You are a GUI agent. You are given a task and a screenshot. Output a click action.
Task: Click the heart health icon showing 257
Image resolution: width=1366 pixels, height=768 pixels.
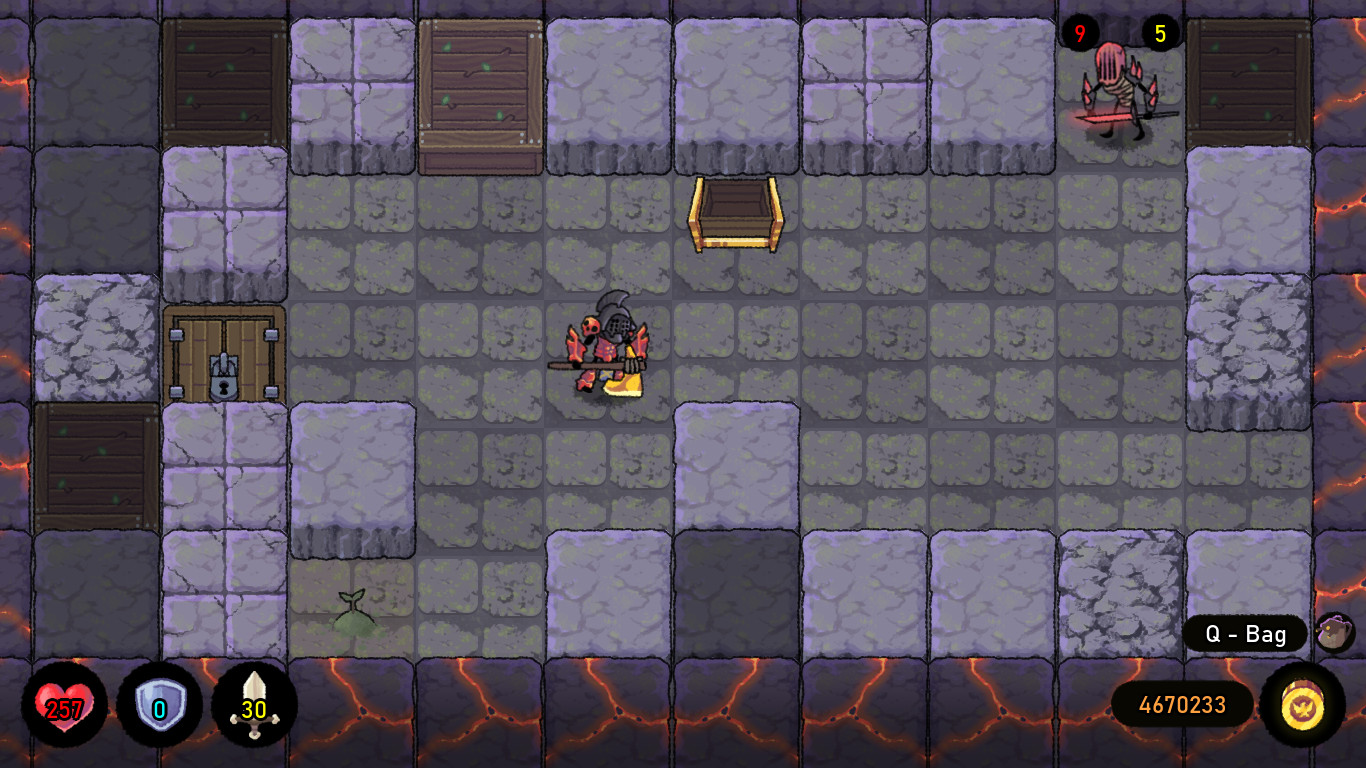(x=62, y=705)
